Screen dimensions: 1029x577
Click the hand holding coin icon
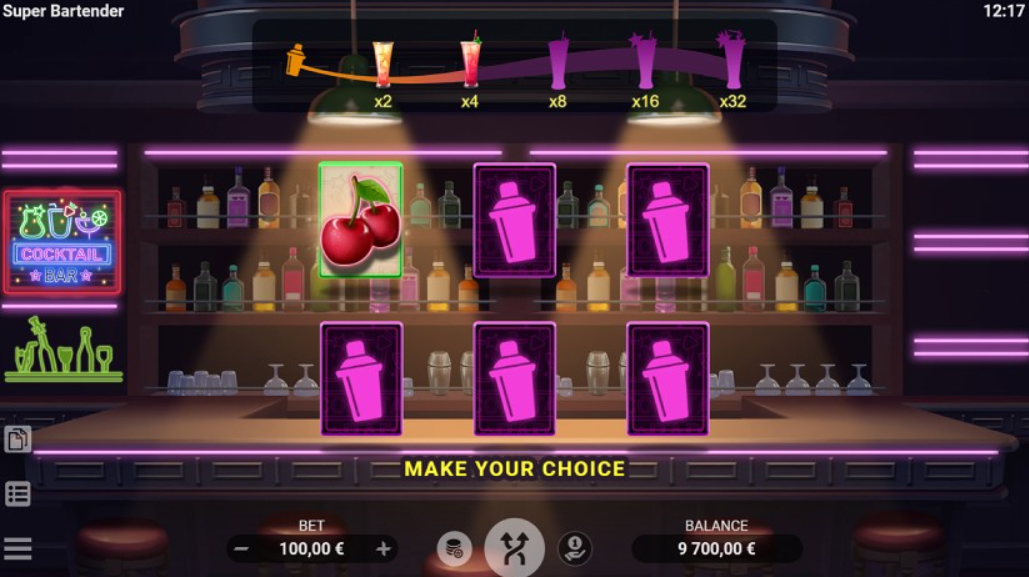574,548
